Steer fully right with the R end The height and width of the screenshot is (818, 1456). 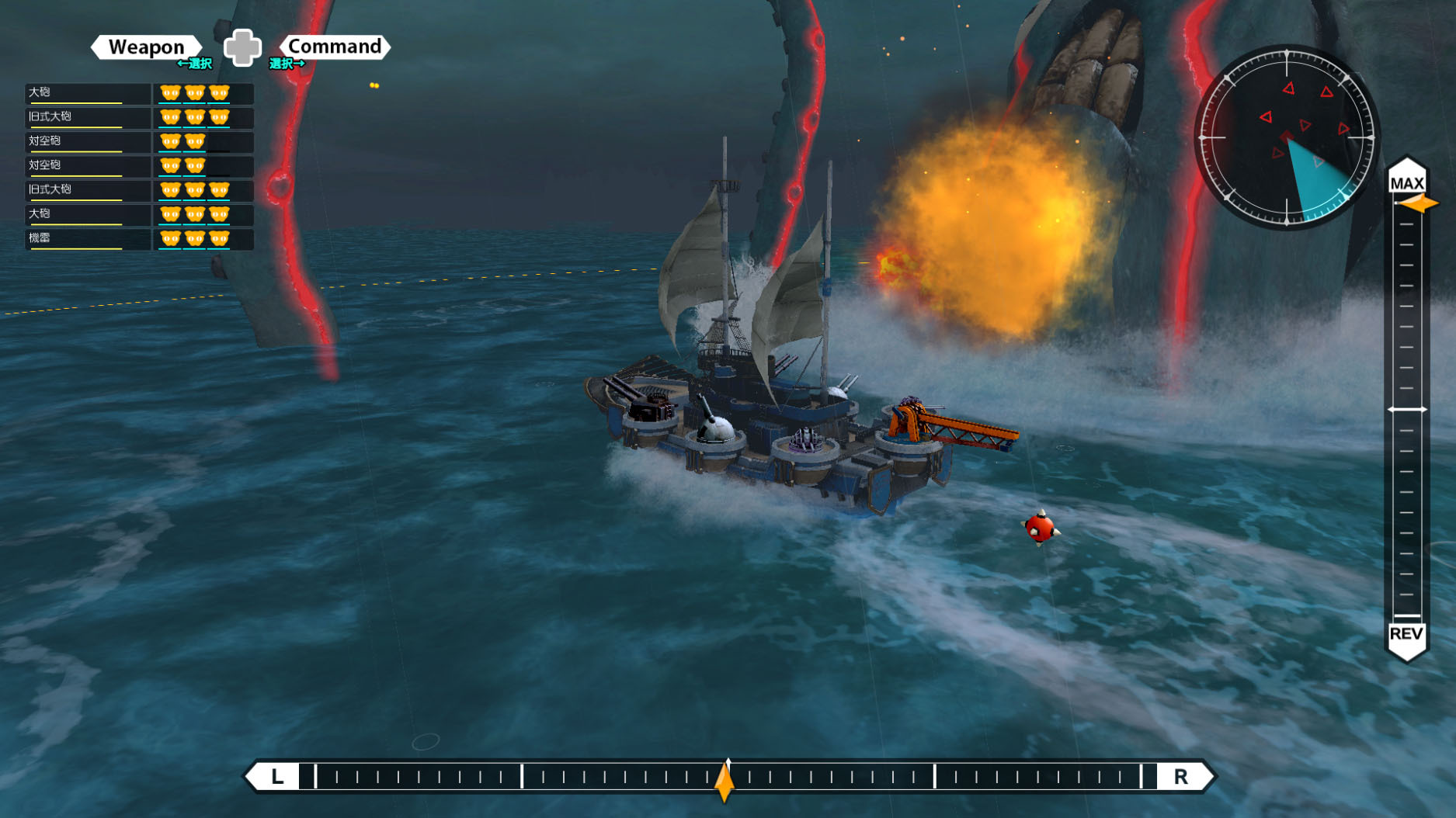tap(1180, 777)
